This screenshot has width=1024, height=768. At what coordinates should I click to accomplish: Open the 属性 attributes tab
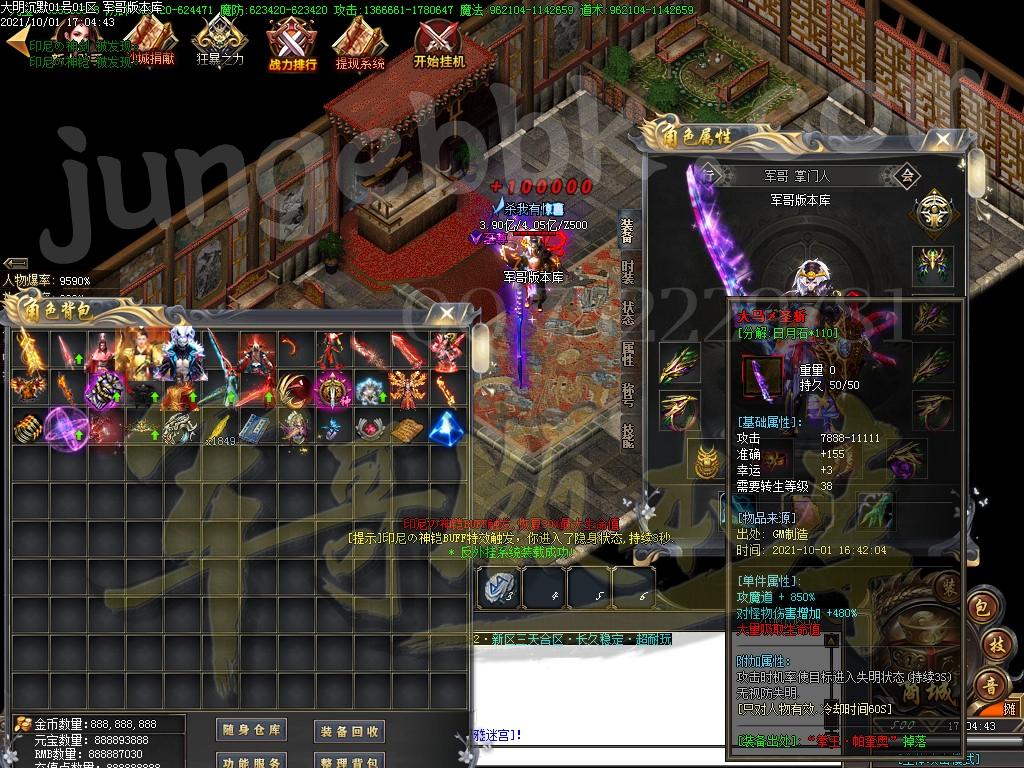627,352
